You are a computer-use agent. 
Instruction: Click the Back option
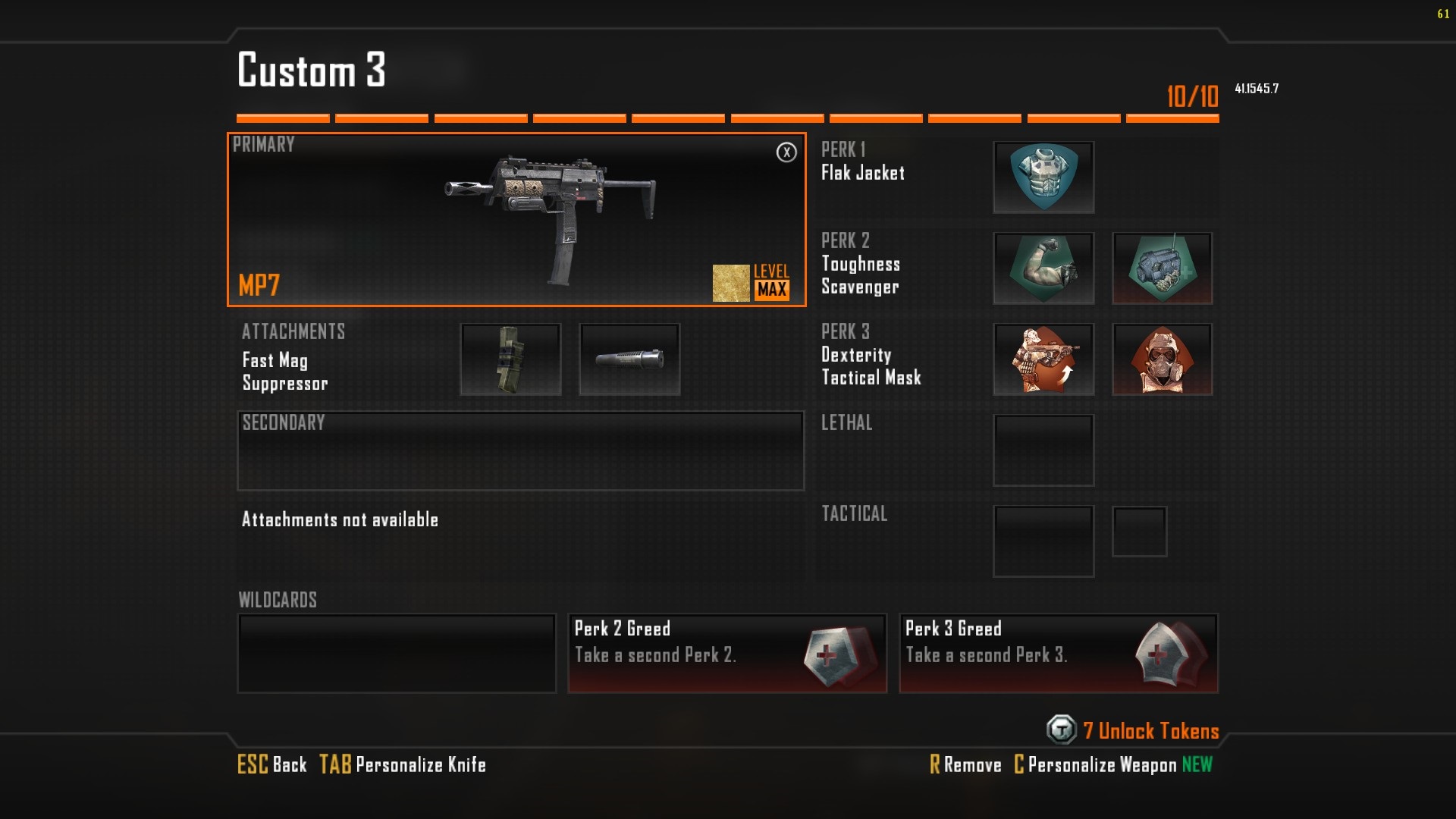(272, 764)
